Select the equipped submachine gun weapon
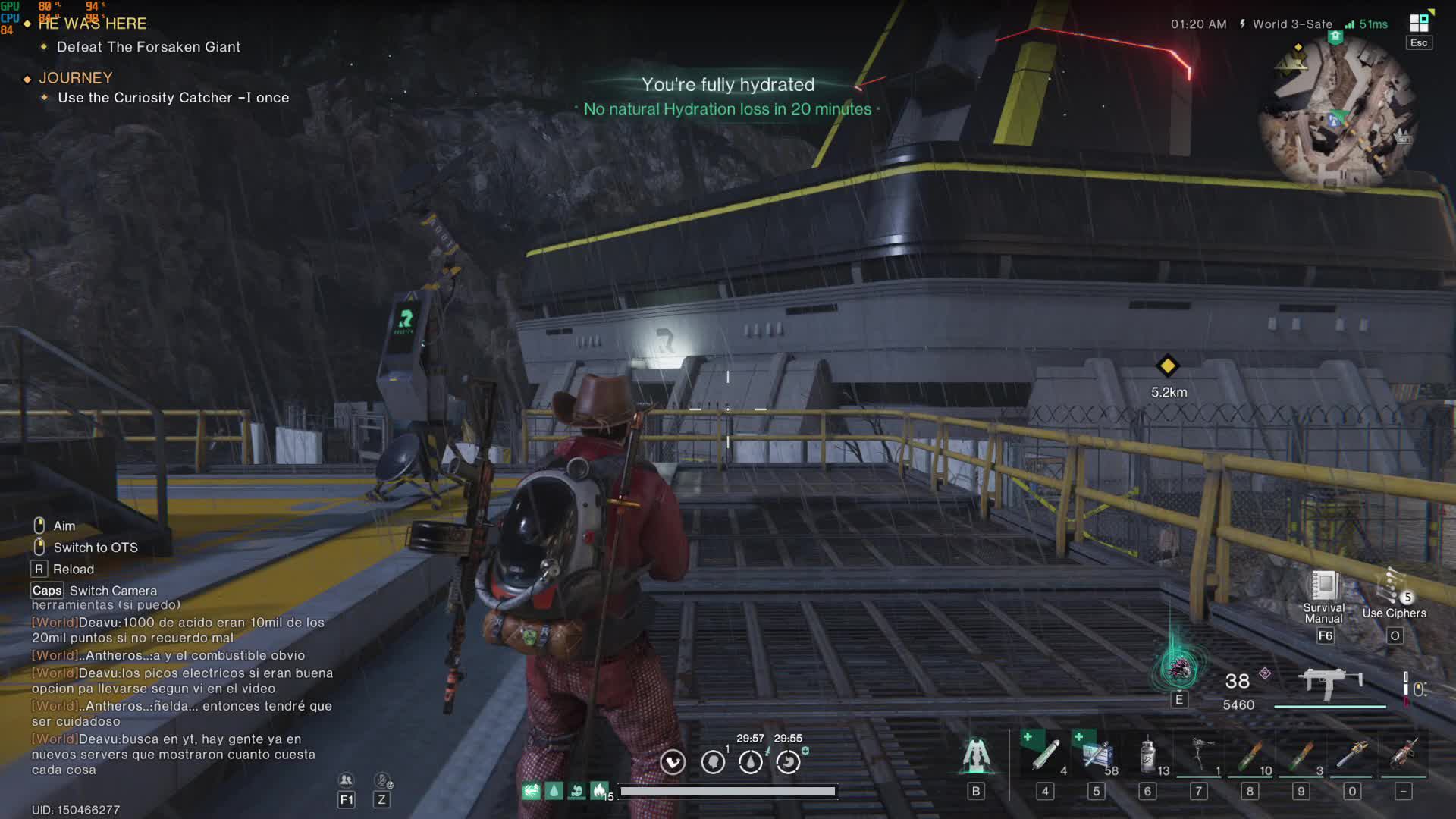1456x819 pixels. [x=1330, y=683]
